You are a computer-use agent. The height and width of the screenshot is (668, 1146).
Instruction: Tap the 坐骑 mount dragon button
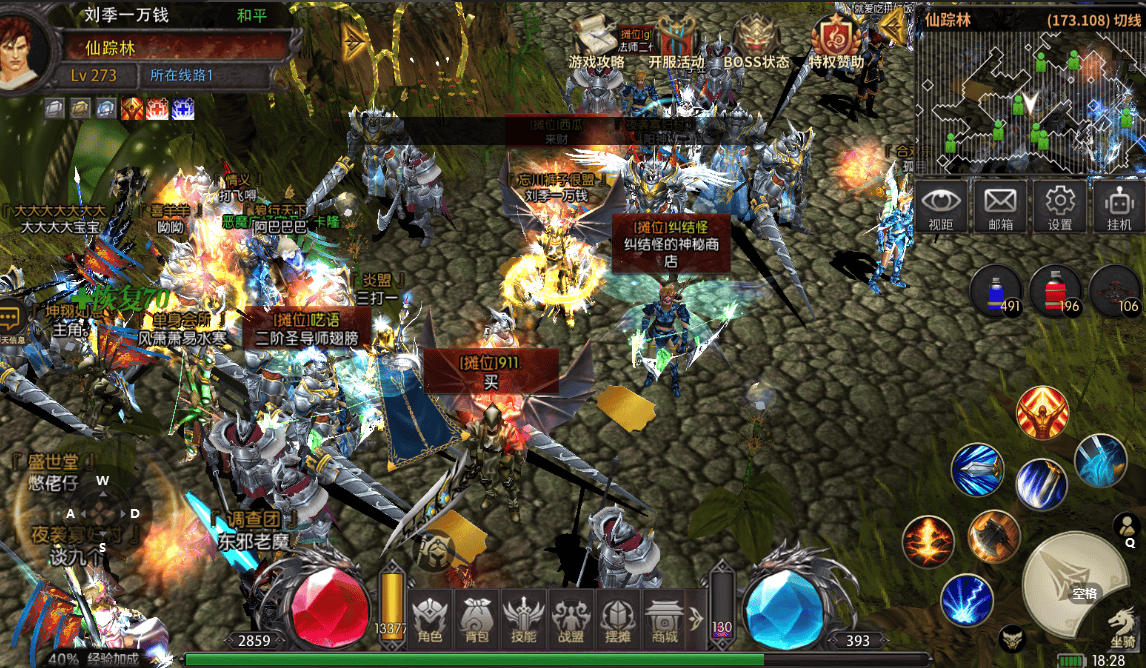tap(1124, 628)
